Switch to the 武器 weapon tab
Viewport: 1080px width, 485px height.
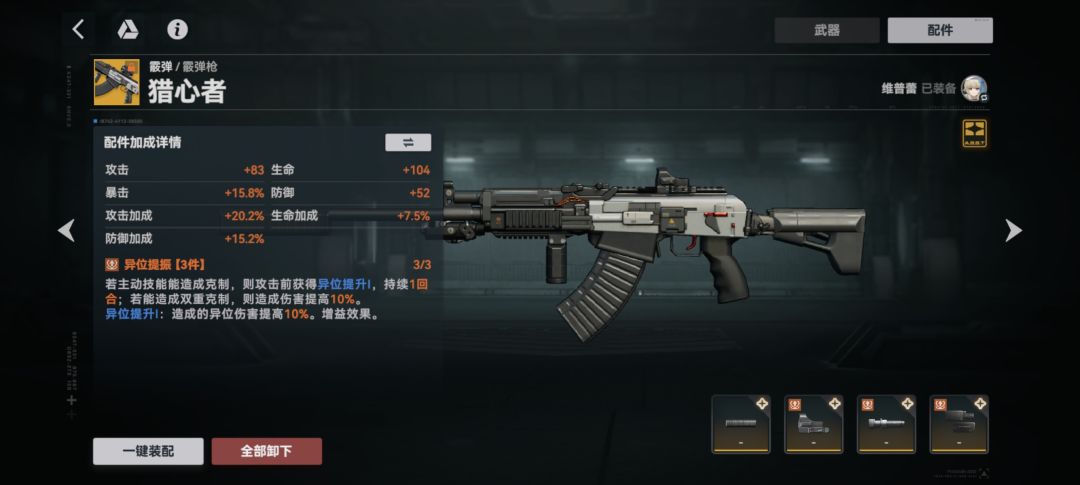(x=826, y=30)
